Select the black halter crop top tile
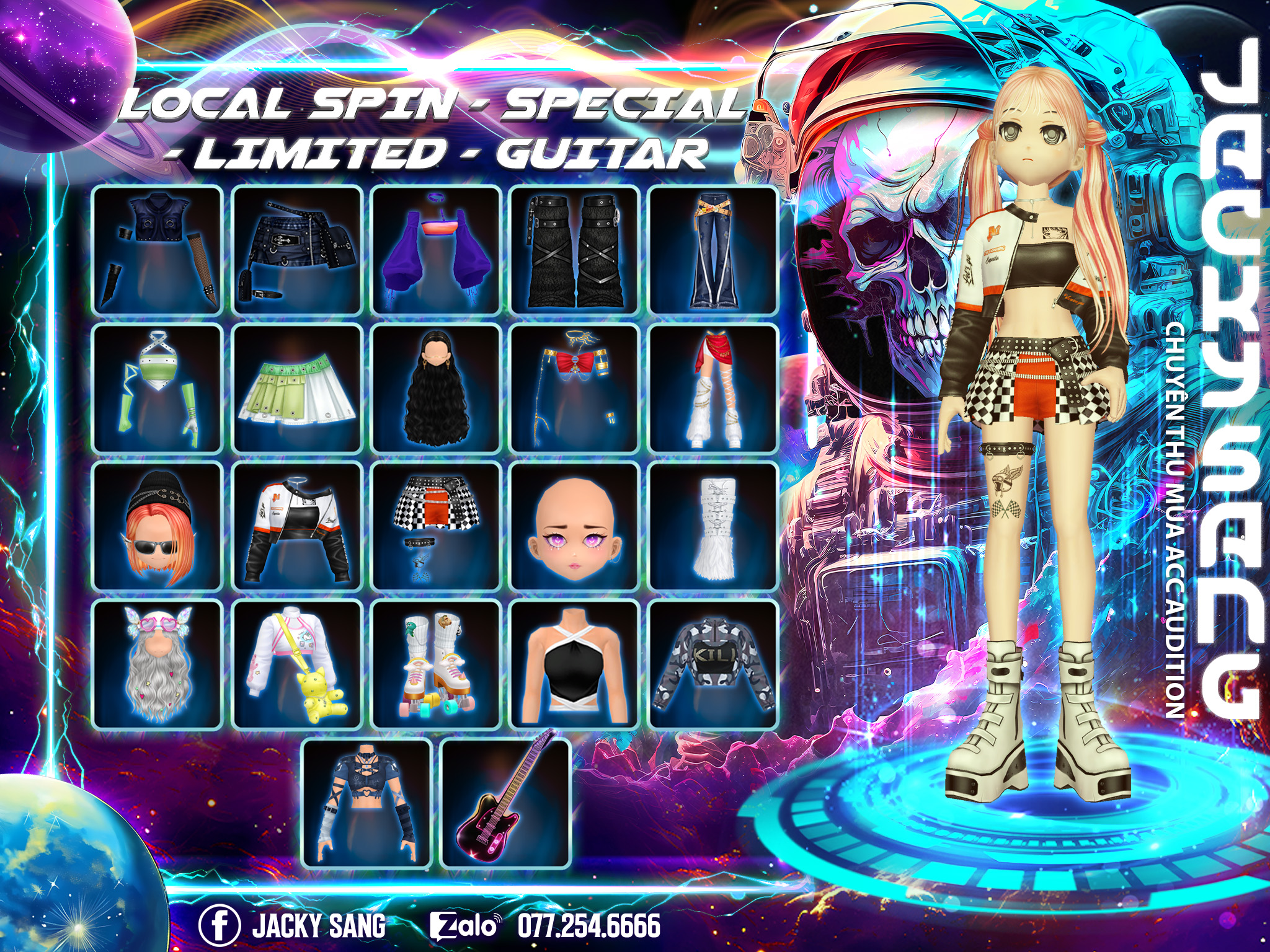This screenshot has width=1270, height=952. [x=574, y=664]
